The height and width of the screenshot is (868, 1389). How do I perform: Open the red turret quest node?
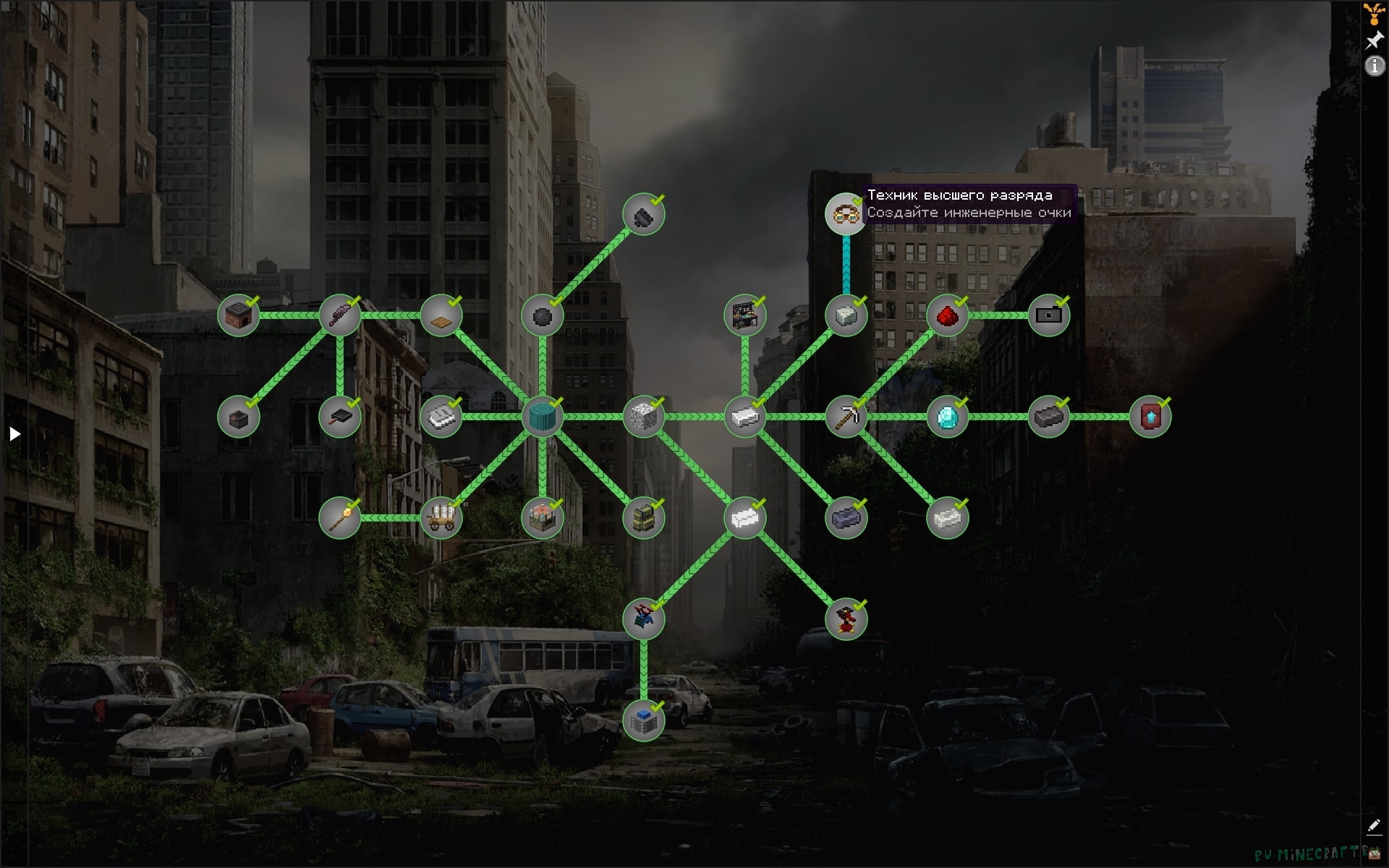[x=846, y=620]
